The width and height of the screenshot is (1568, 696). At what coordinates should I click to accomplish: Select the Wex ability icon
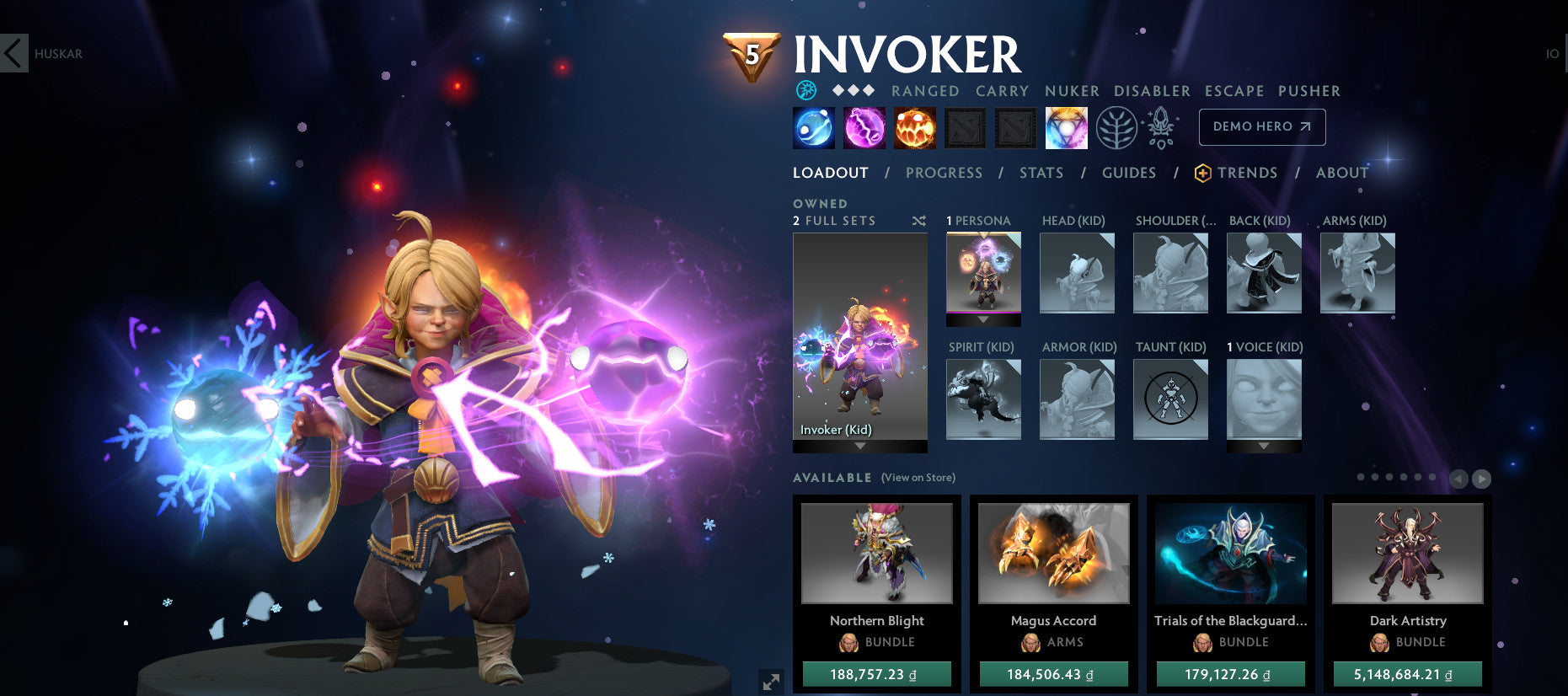click(863, 127)
